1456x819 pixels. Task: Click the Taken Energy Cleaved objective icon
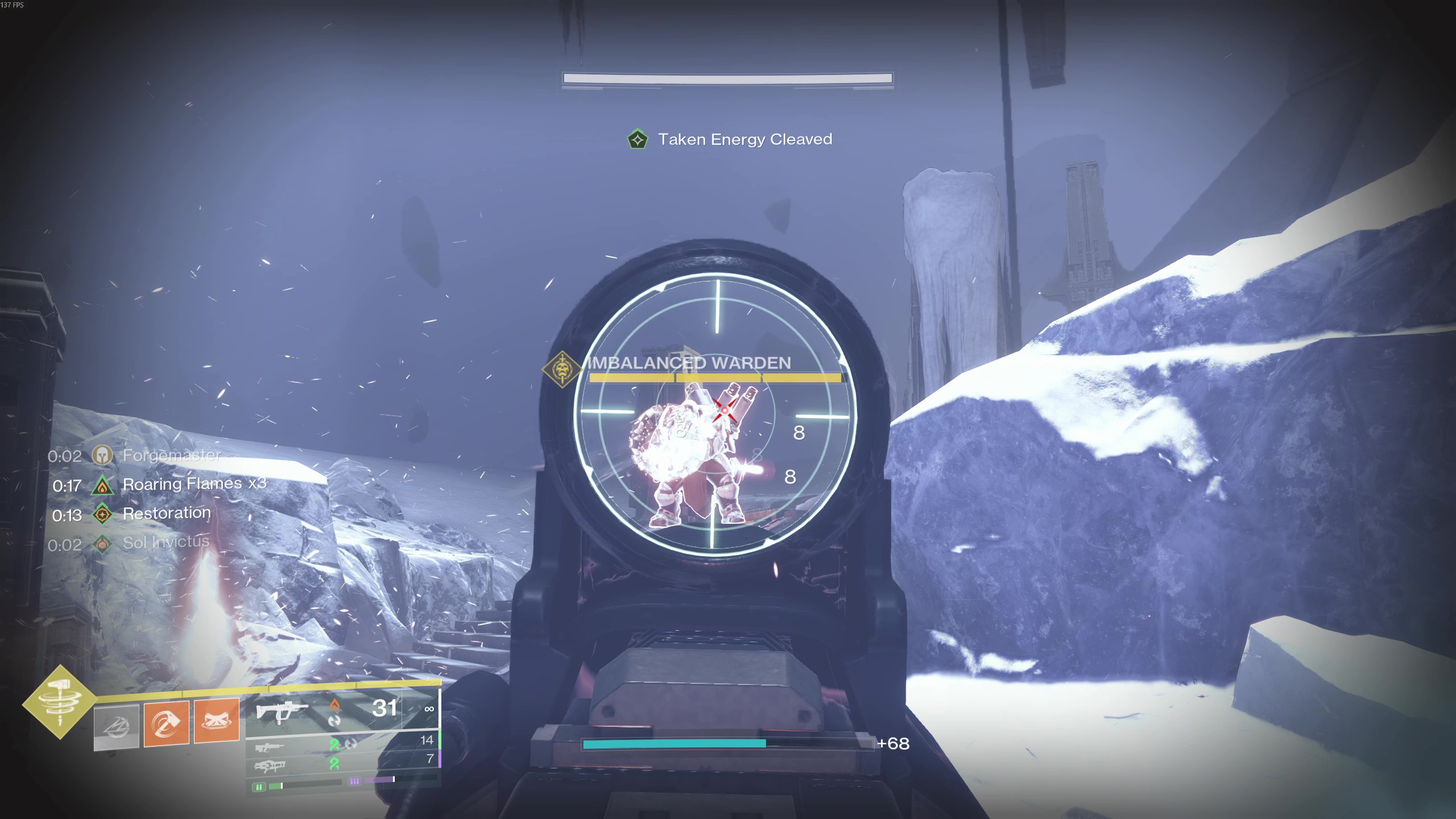637,139
